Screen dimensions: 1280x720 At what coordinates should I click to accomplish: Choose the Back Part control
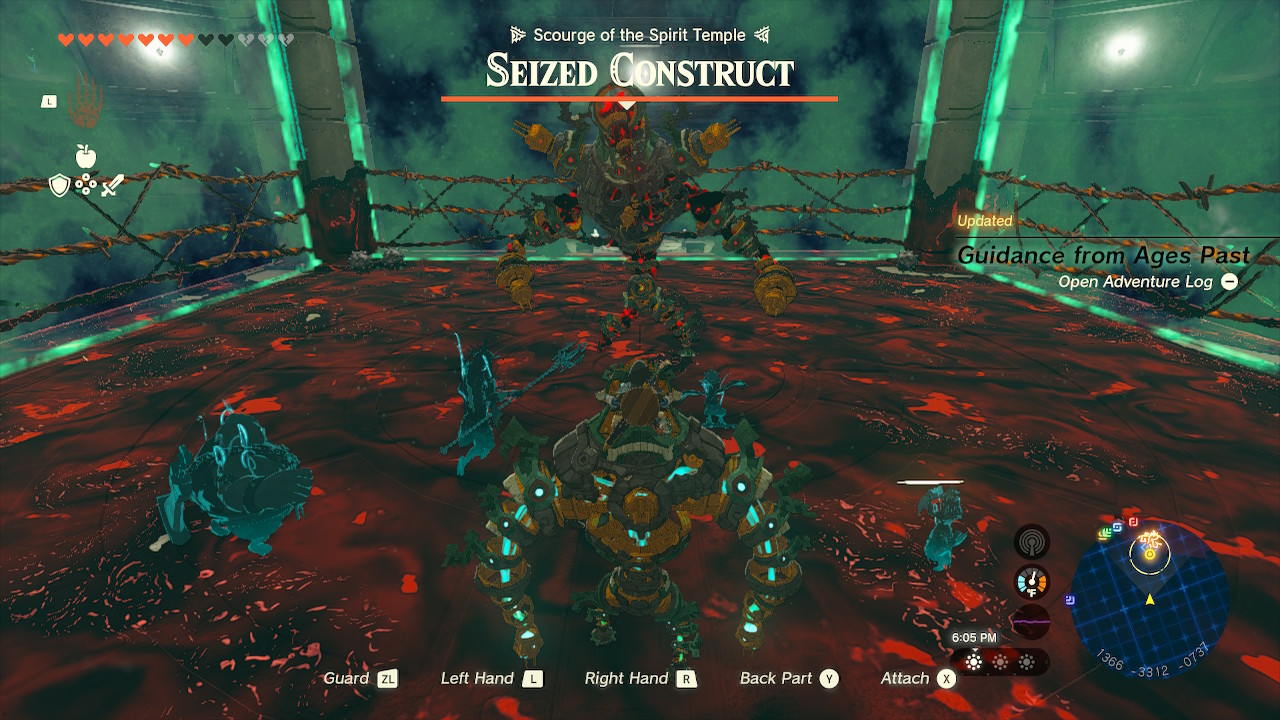tap(788, 678)
